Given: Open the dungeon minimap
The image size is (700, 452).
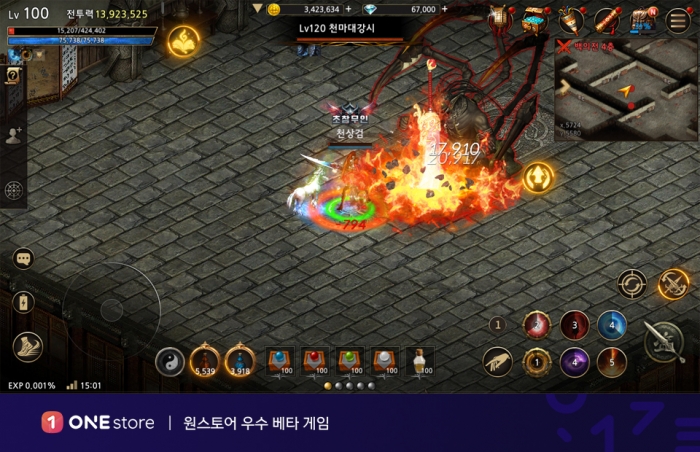Looking at the screenshot, I should [x=627, y=88].
